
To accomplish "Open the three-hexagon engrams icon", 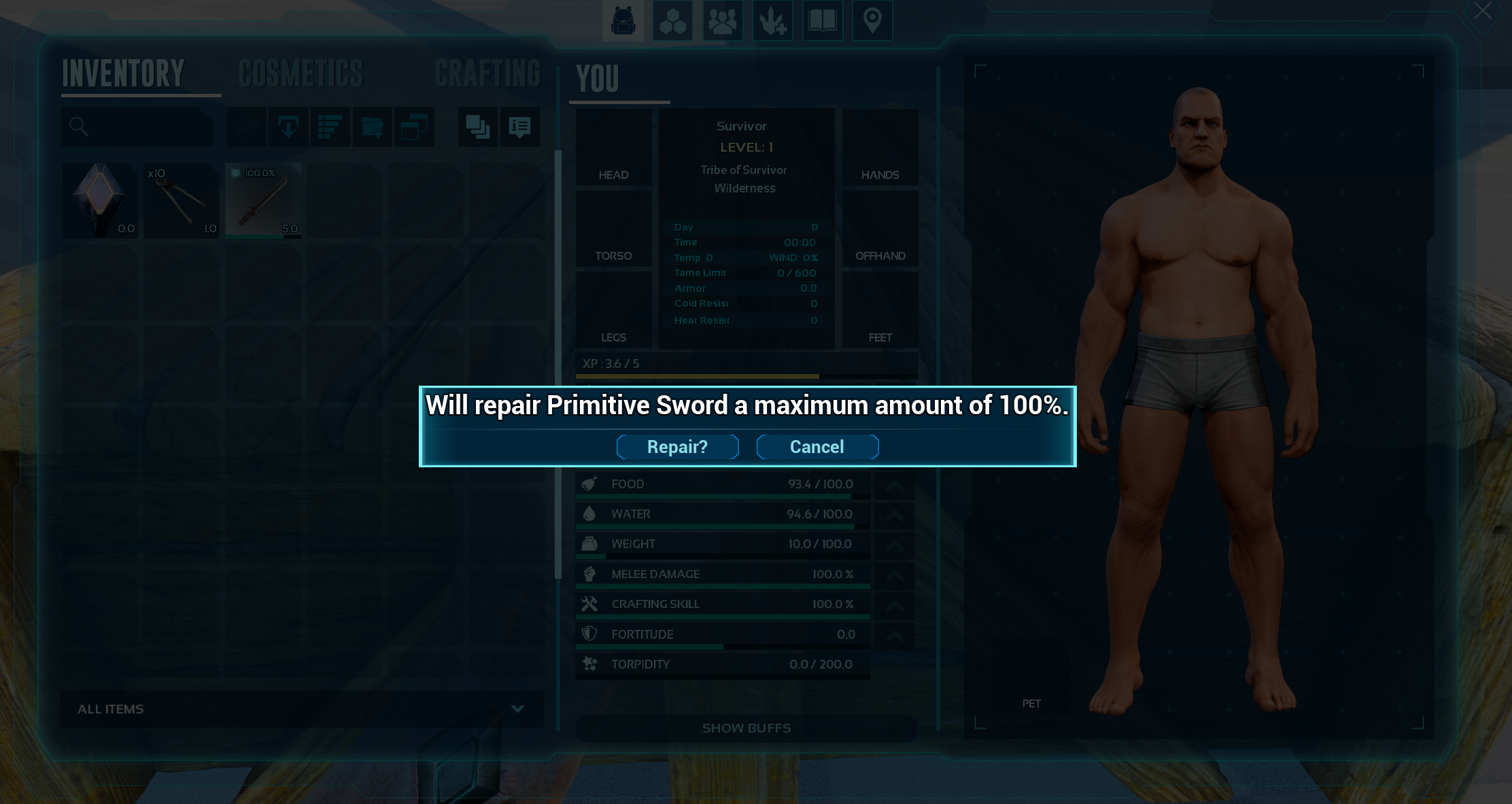I will click(672, 20).
